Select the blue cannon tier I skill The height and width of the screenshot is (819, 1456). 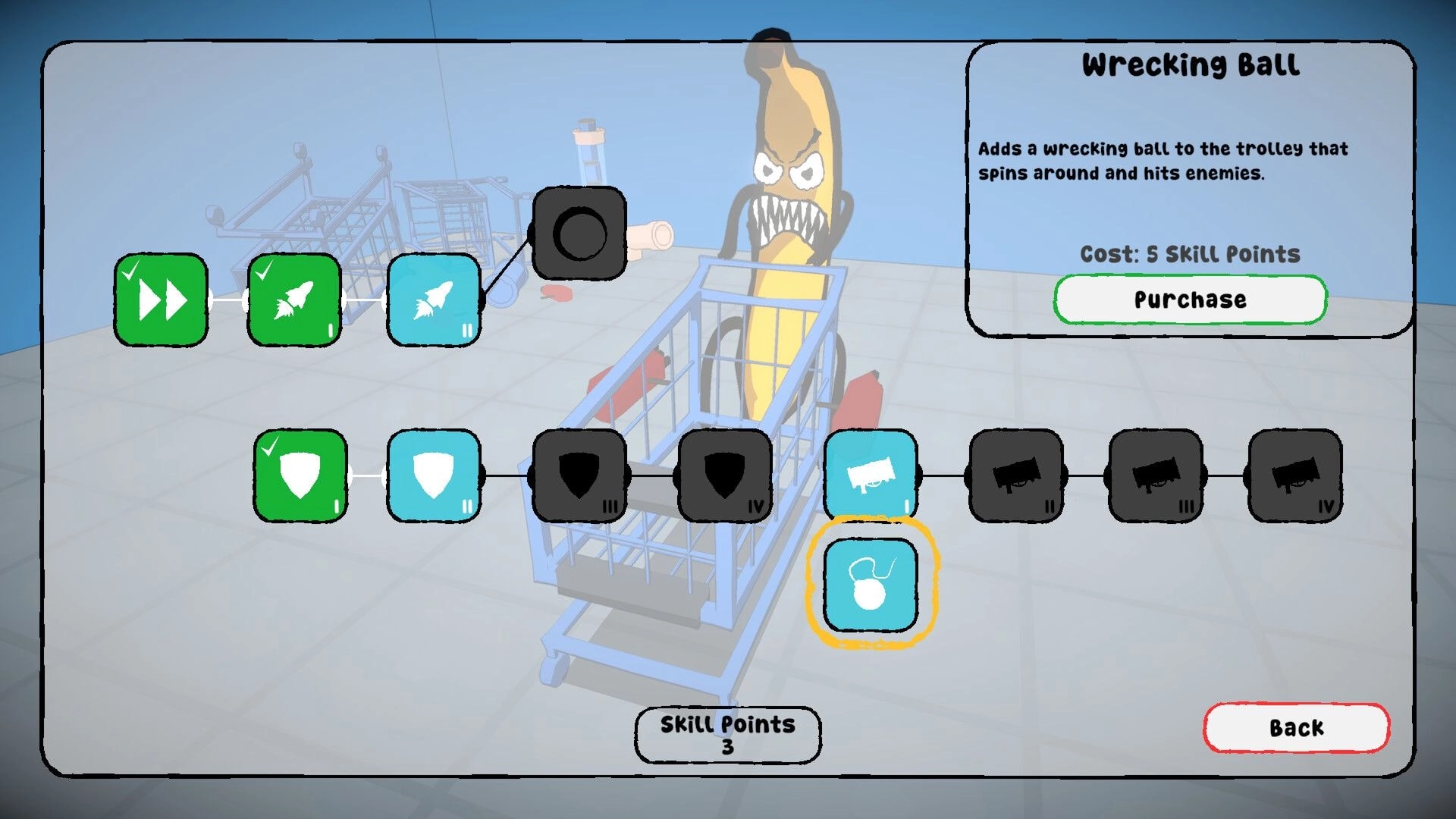point(871,476)
